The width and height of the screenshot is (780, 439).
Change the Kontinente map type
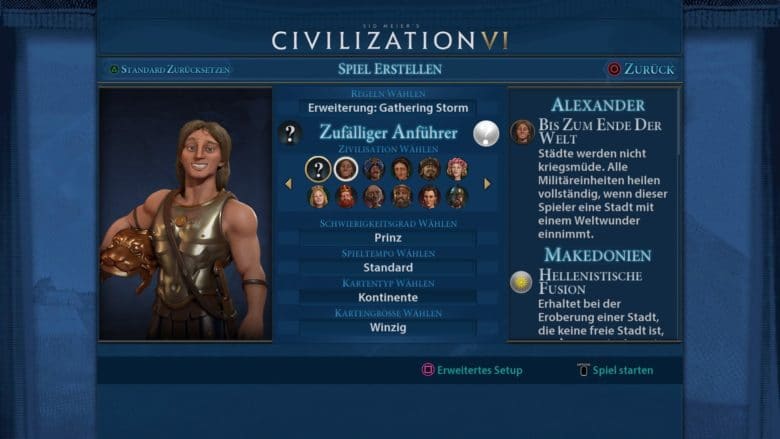(x=388, y=297)
